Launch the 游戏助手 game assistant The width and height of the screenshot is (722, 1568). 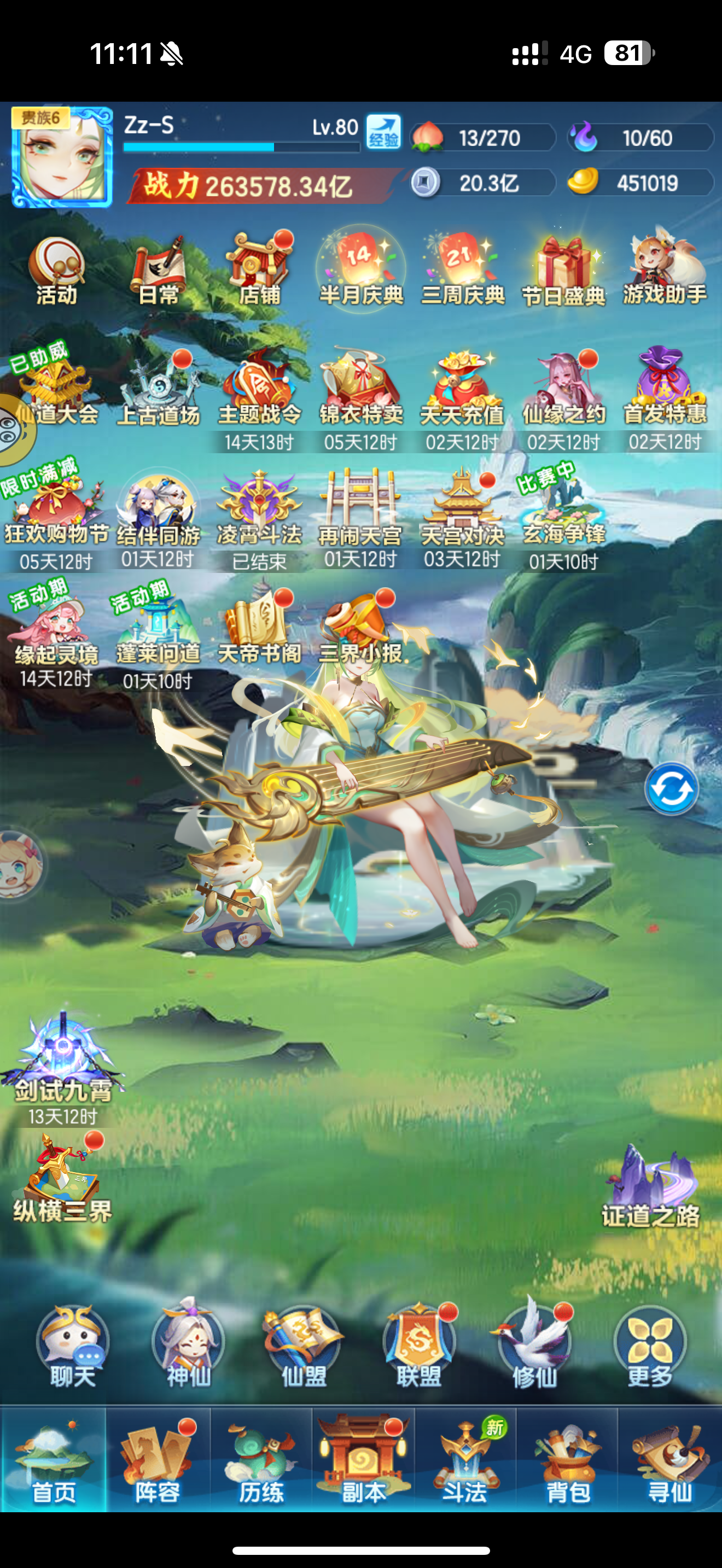pos(663,268)
